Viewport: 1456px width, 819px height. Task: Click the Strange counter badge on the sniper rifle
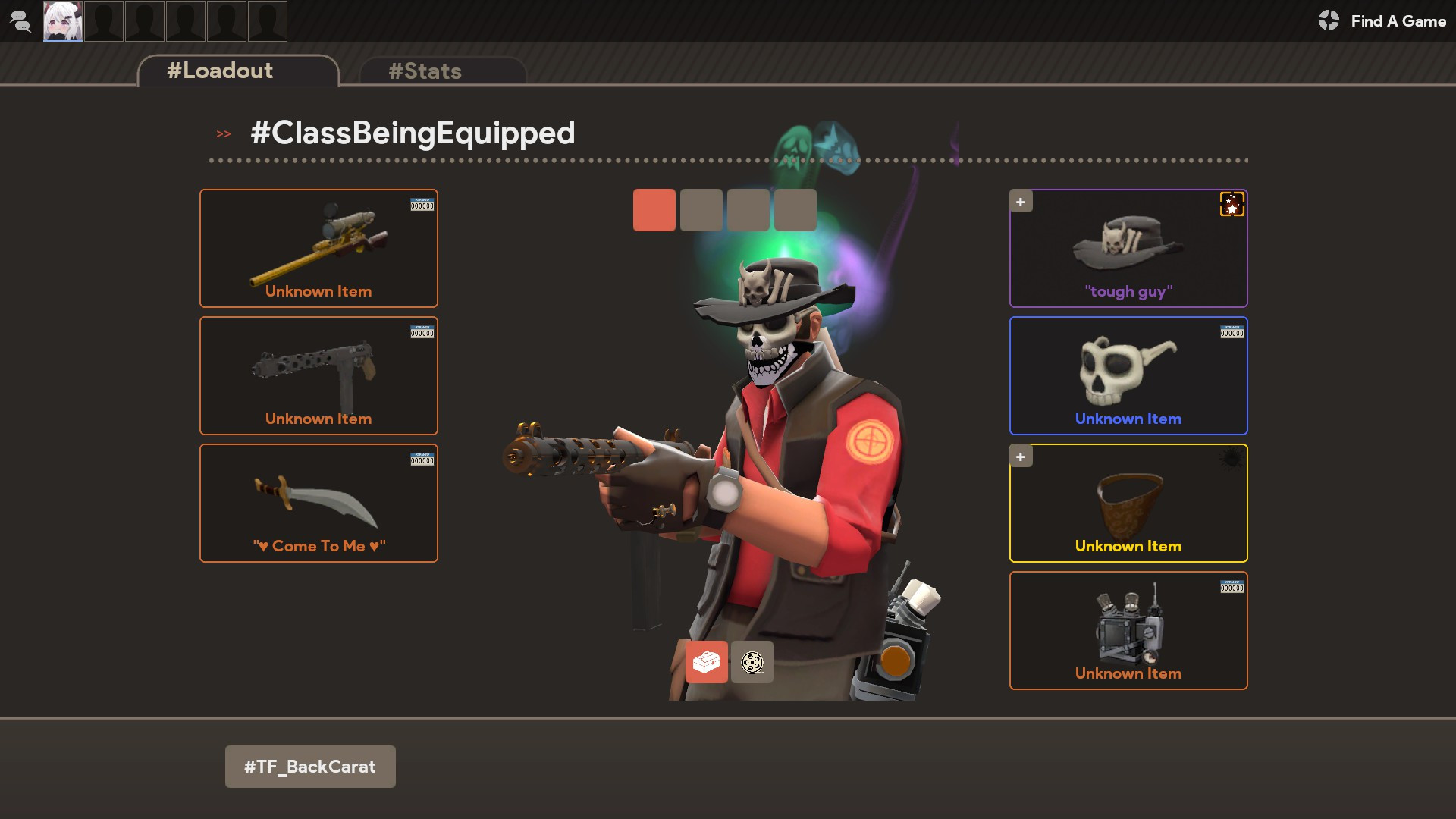pyautogui.click(x=422, y=205)
